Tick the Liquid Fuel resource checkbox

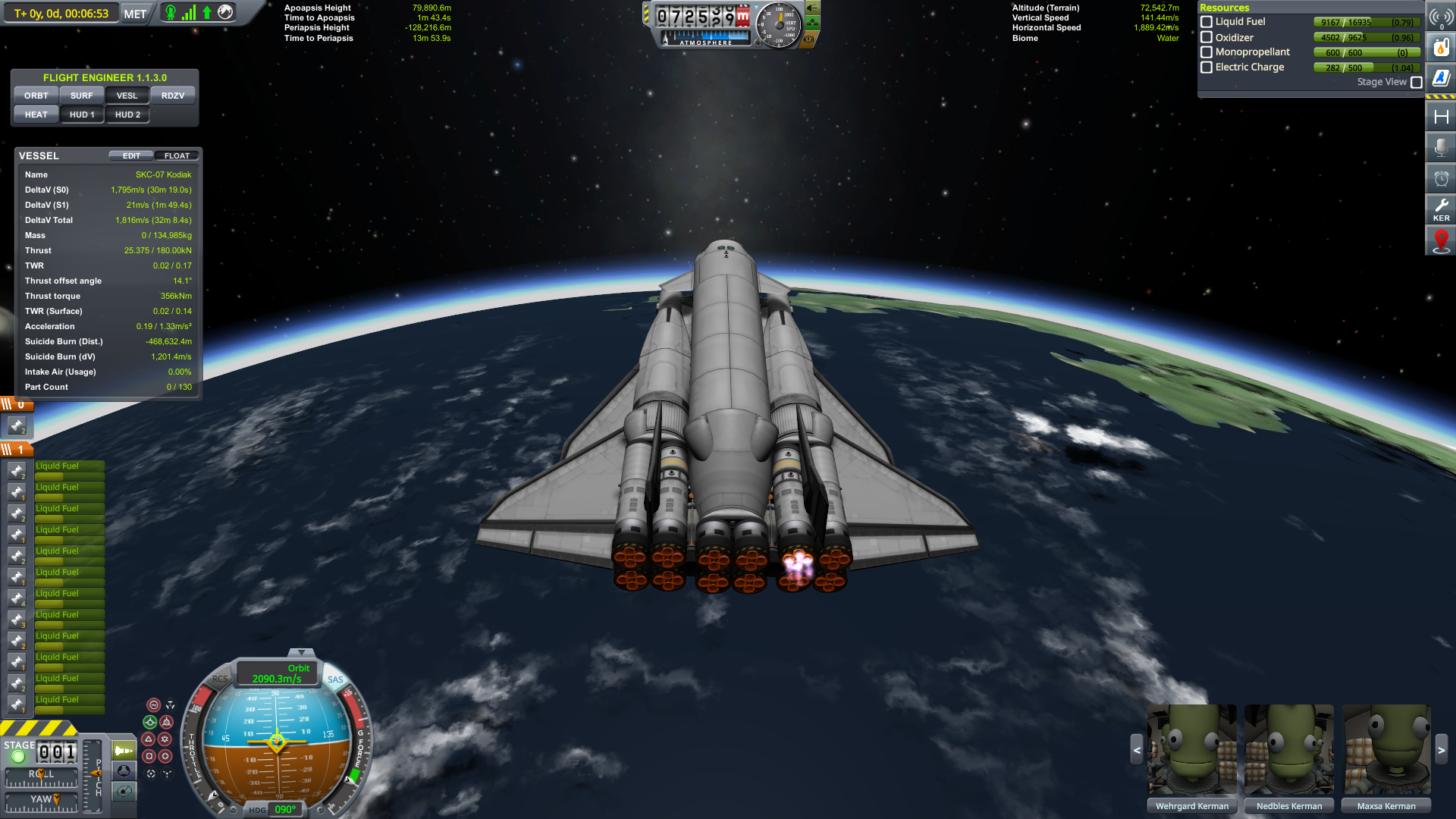[x=1207, y=22]
